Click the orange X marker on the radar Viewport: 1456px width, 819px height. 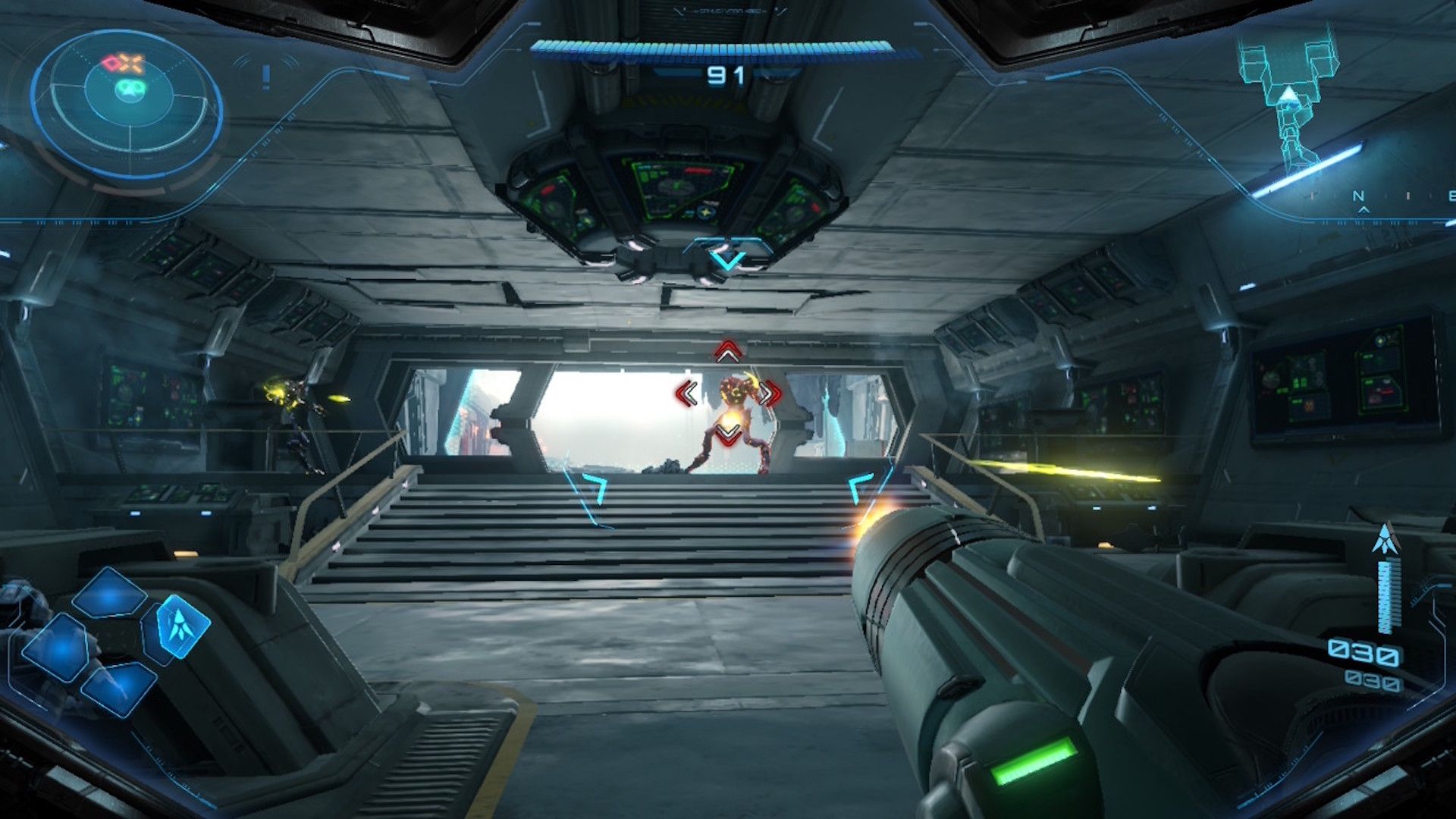pos(132,64)
